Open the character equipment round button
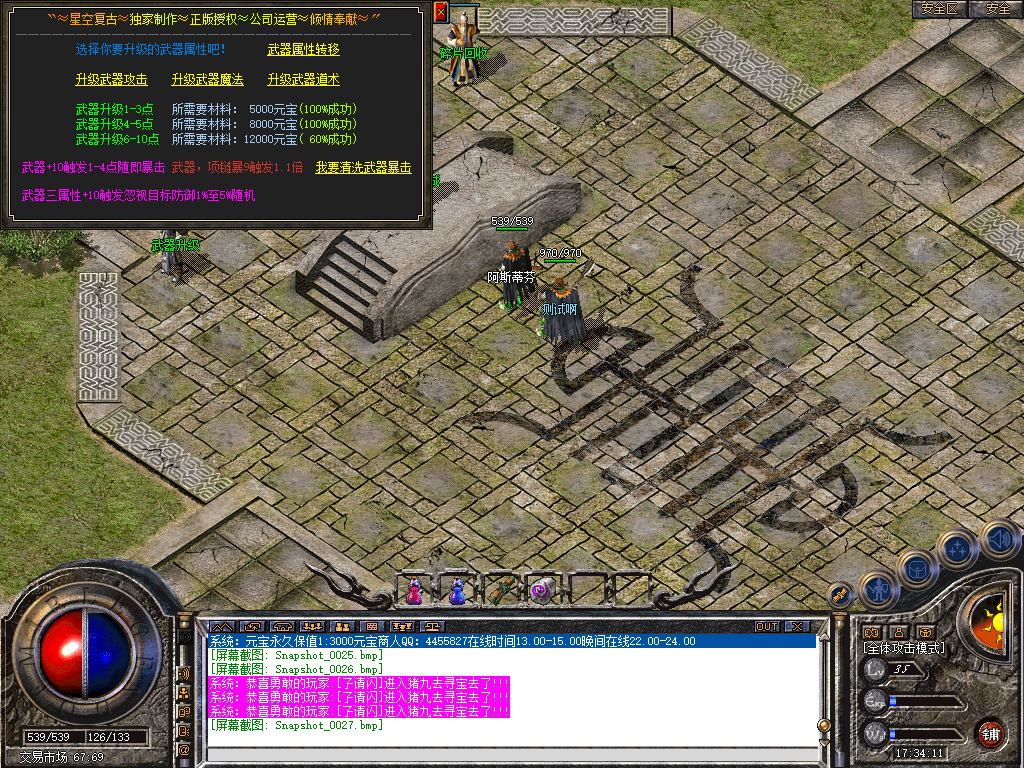The image size is (1024, 768). tap(877, 590)
